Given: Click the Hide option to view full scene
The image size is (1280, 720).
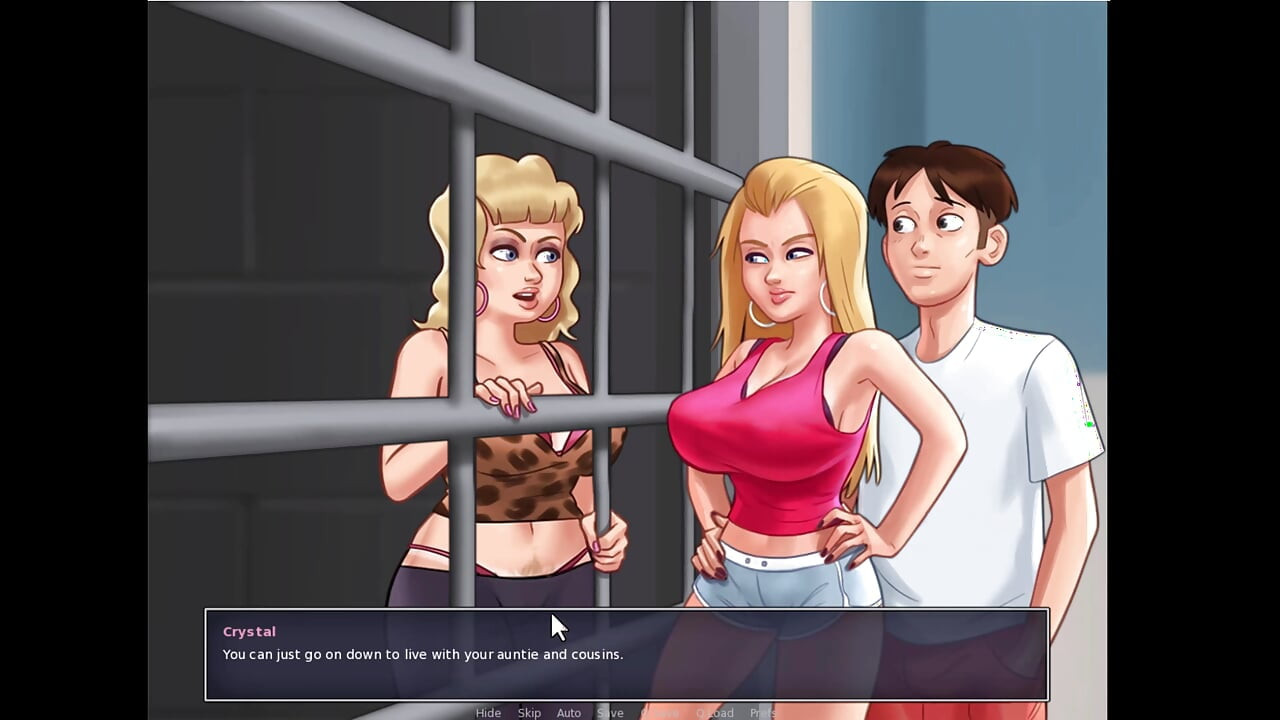Looking at the screenshot, I should [488, 713].
